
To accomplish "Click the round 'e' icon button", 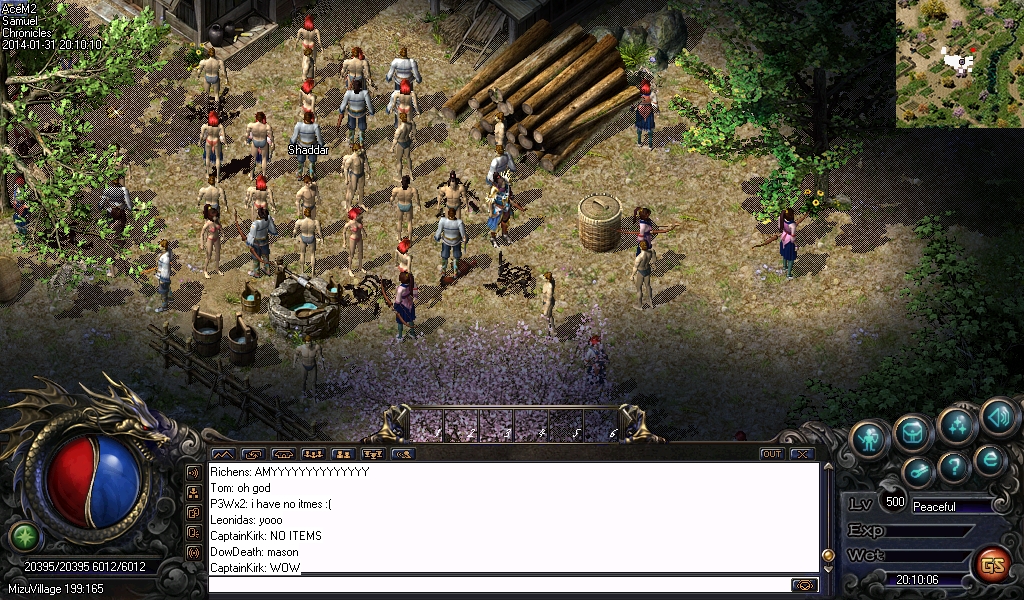I will coord(990,460).
